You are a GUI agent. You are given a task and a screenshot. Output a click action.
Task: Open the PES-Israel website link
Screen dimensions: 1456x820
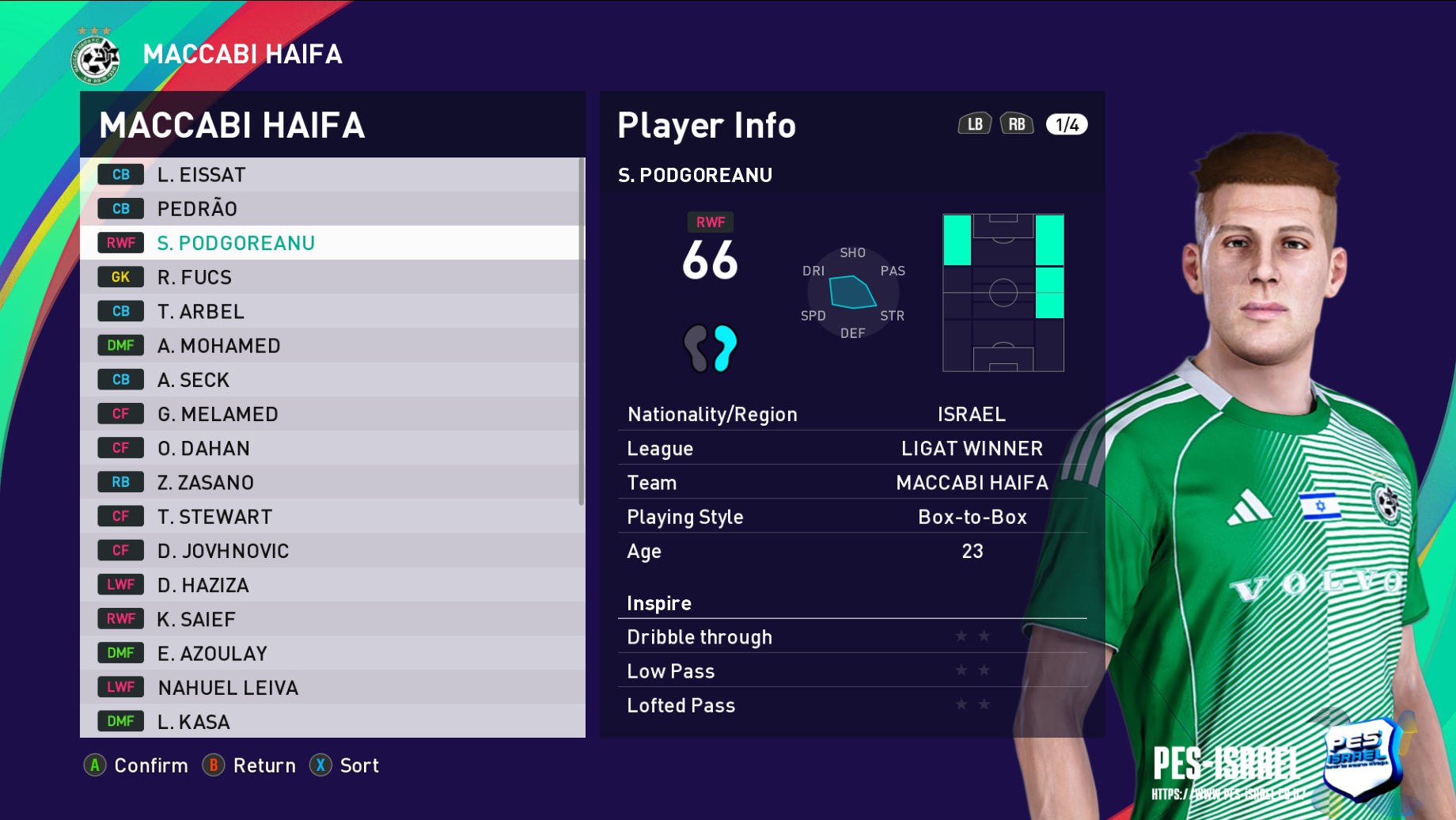[1228, 794]
